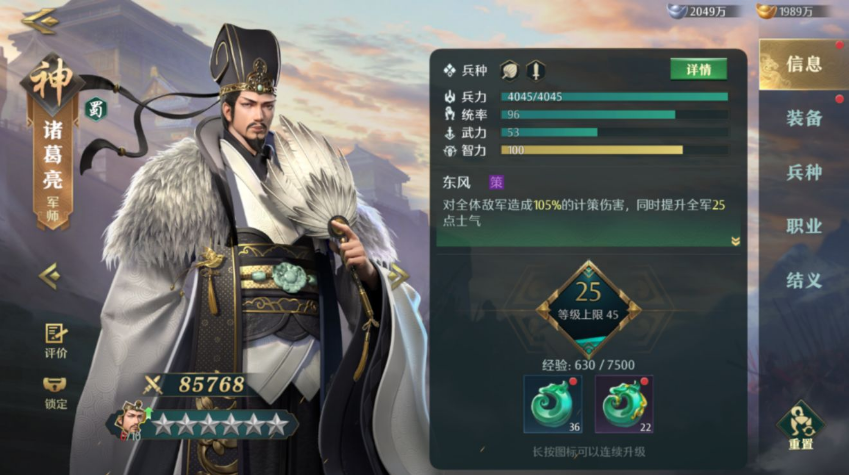Open the 结义 sworn bond tab
849x475 pixels.
point(803,280)
